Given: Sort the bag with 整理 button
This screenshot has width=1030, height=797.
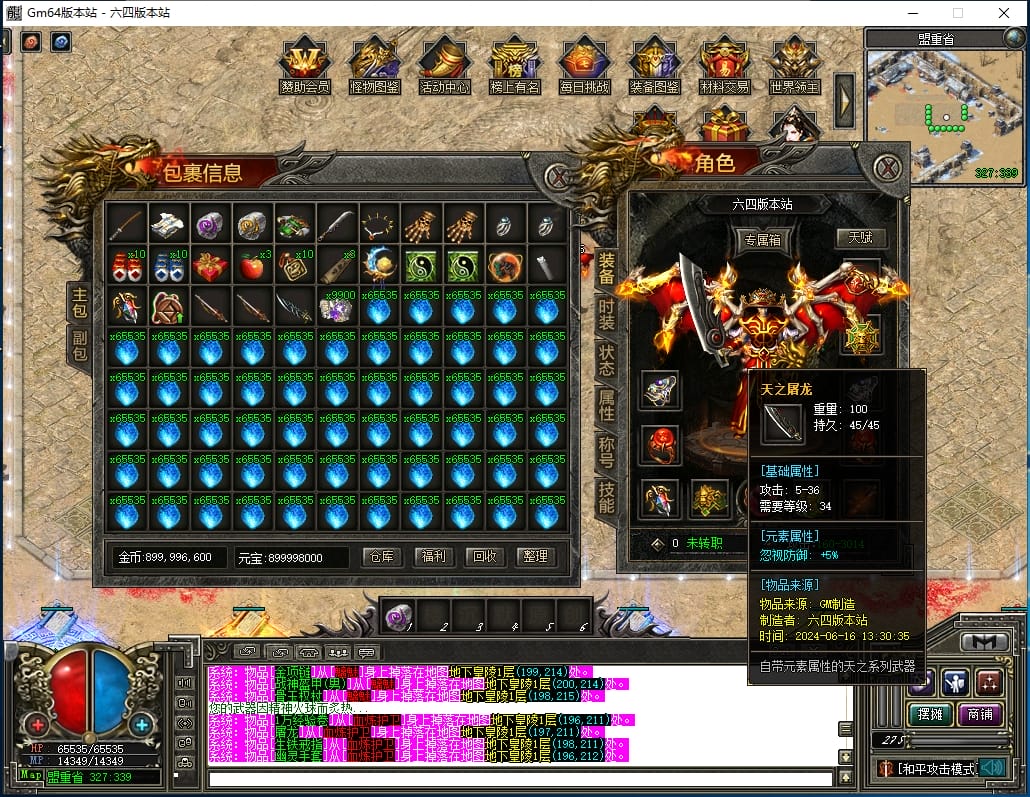Looking at the screenshot, I should tap(535, 557).
